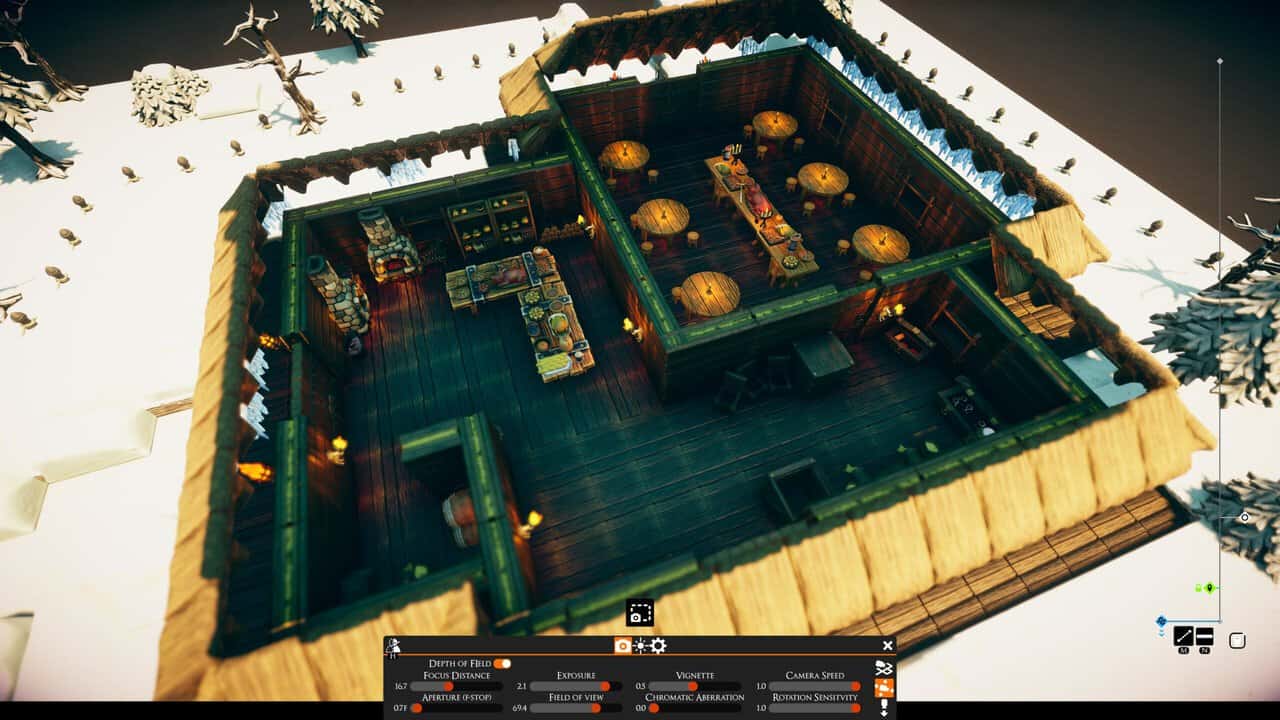
Task: Adjust the Rotation Sensitivity slider
Action: [x=856, y=708]
